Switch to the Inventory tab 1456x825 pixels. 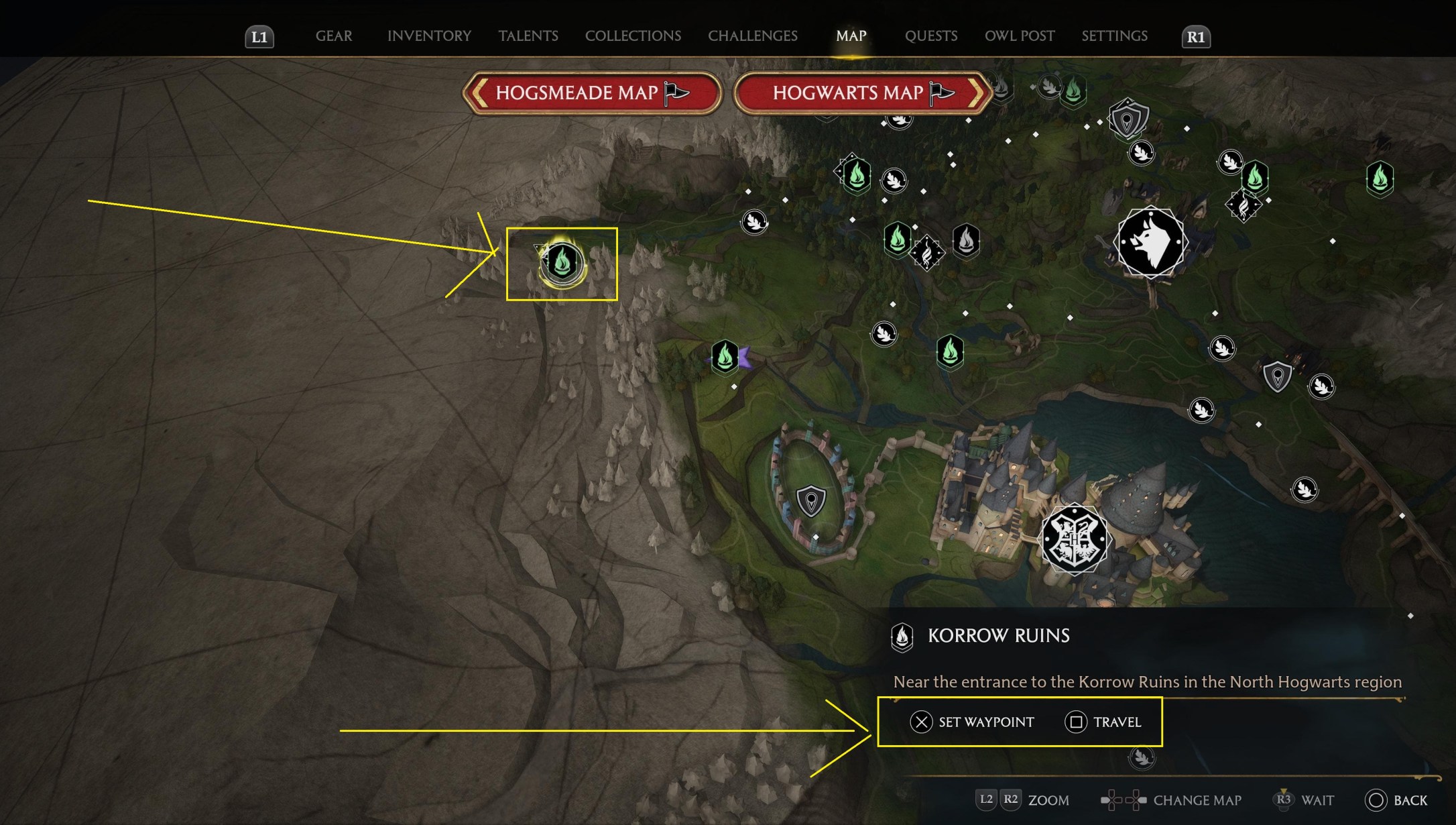coord(429,36)
